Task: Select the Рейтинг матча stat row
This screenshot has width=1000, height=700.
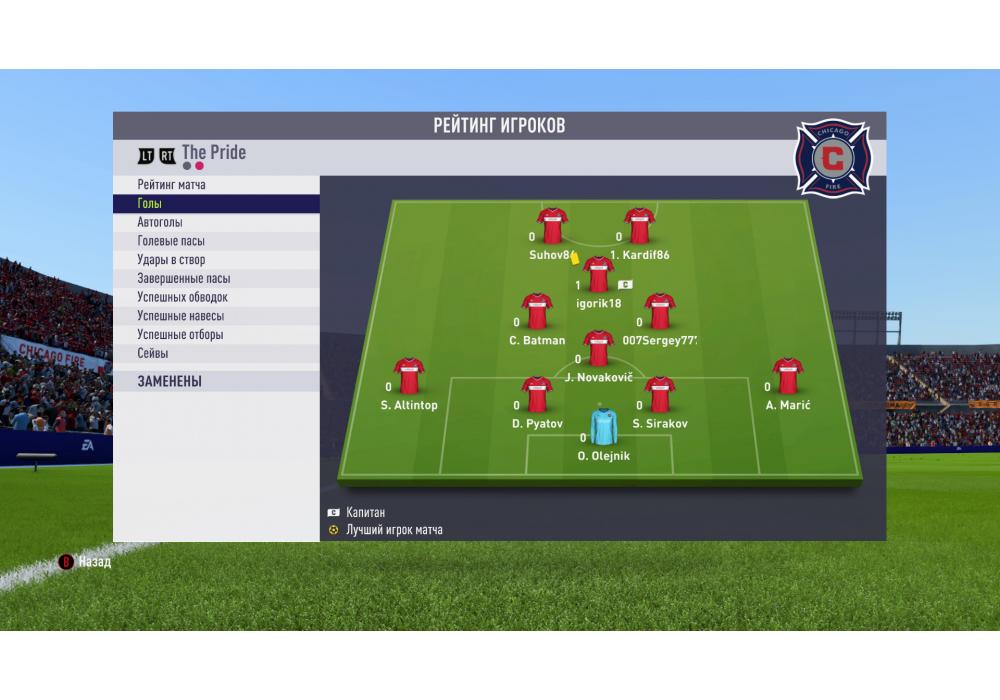Action: point(216,185)
